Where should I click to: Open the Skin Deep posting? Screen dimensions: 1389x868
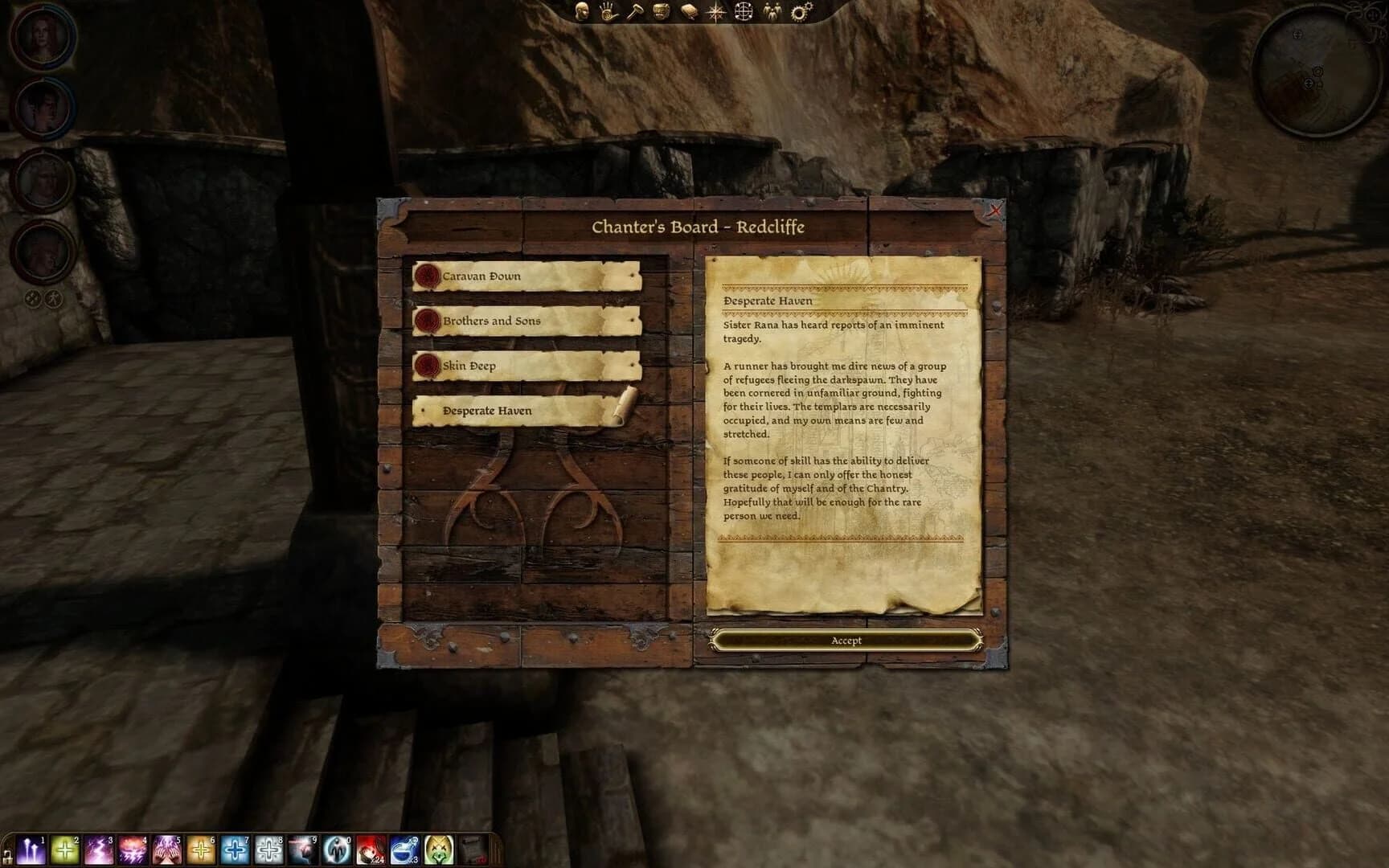click(522, 365)
